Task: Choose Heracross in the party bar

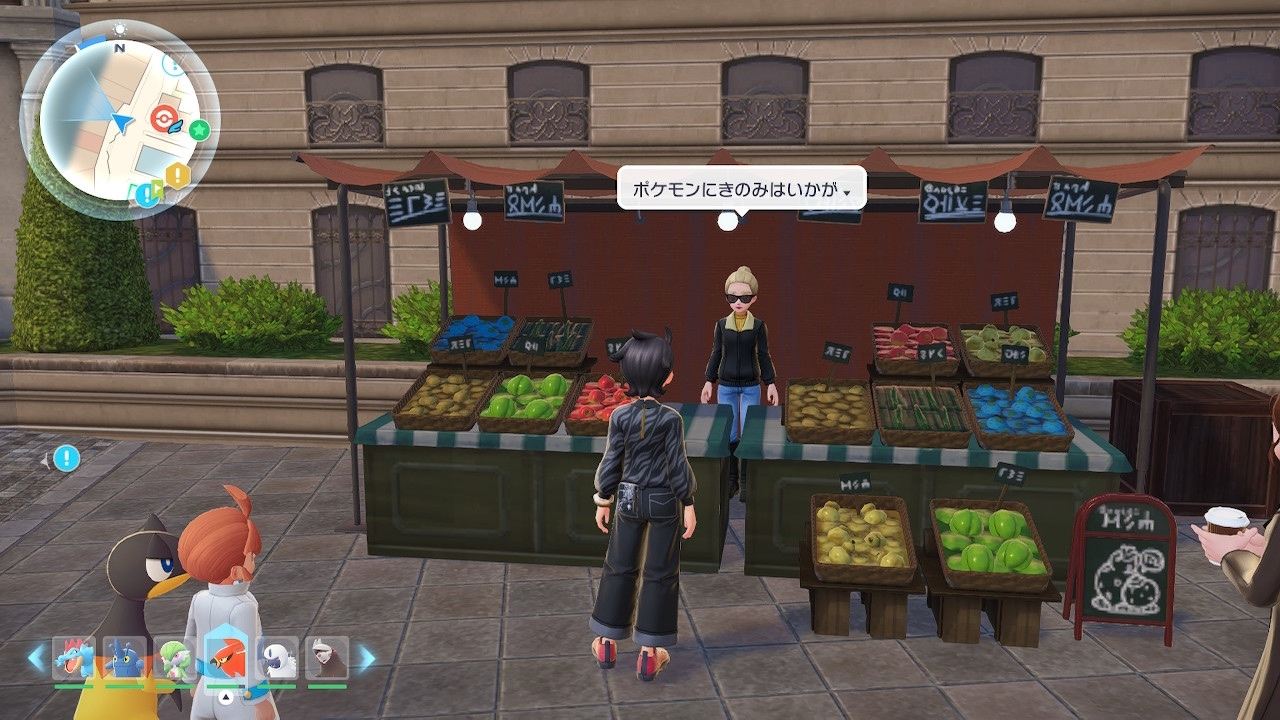Action: [124, 658]
